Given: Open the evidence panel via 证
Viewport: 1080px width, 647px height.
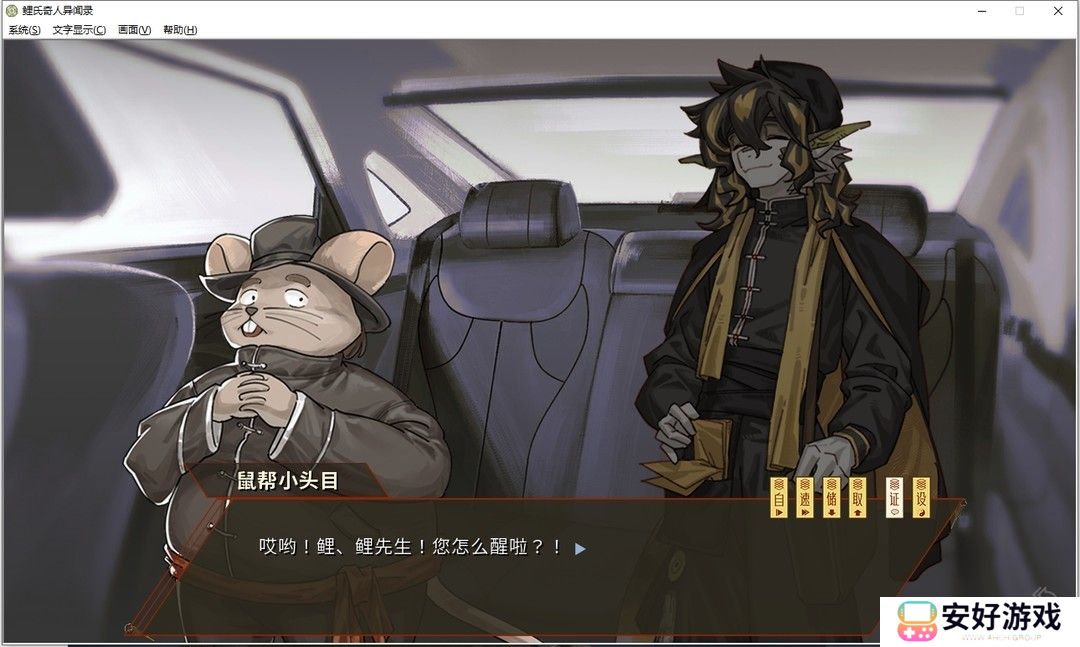Looking at the screenshot, I should pyautogui.click(x=895, y=497).
